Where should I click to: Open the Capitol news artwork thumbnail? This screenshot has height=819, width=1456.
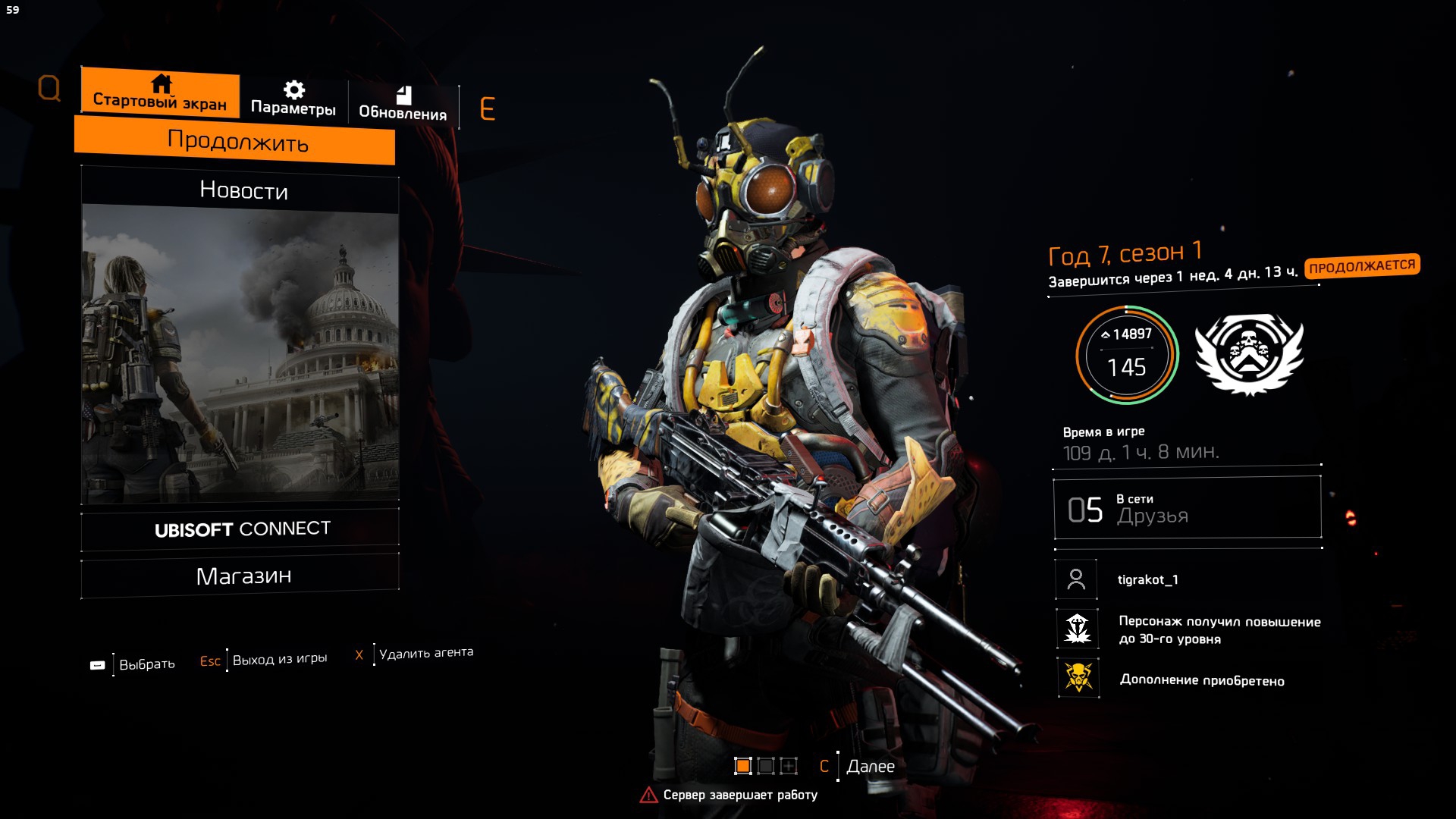point(240,356)
